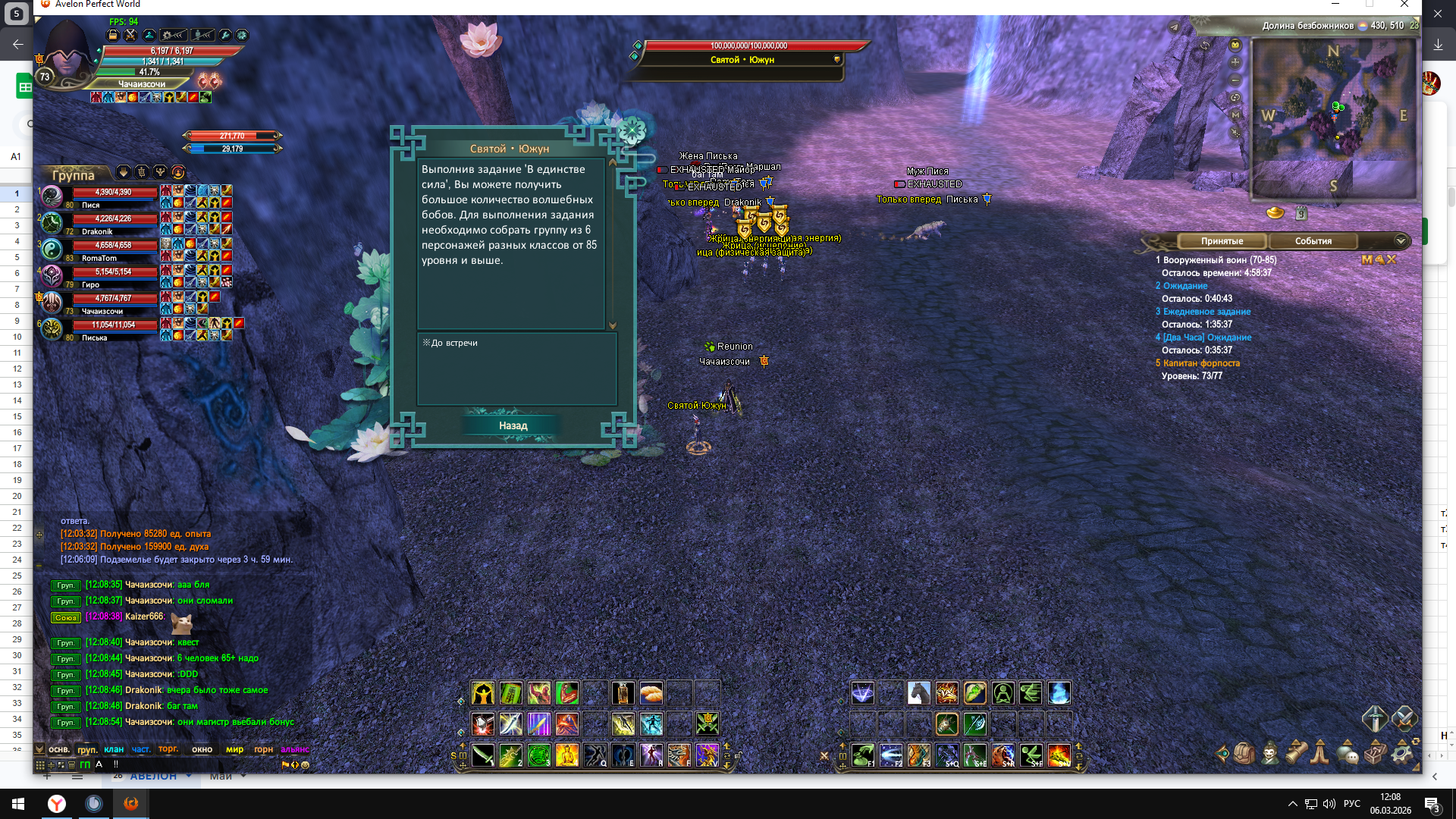
Task: Open the События quest tab
Action: tap(1313, 241)
